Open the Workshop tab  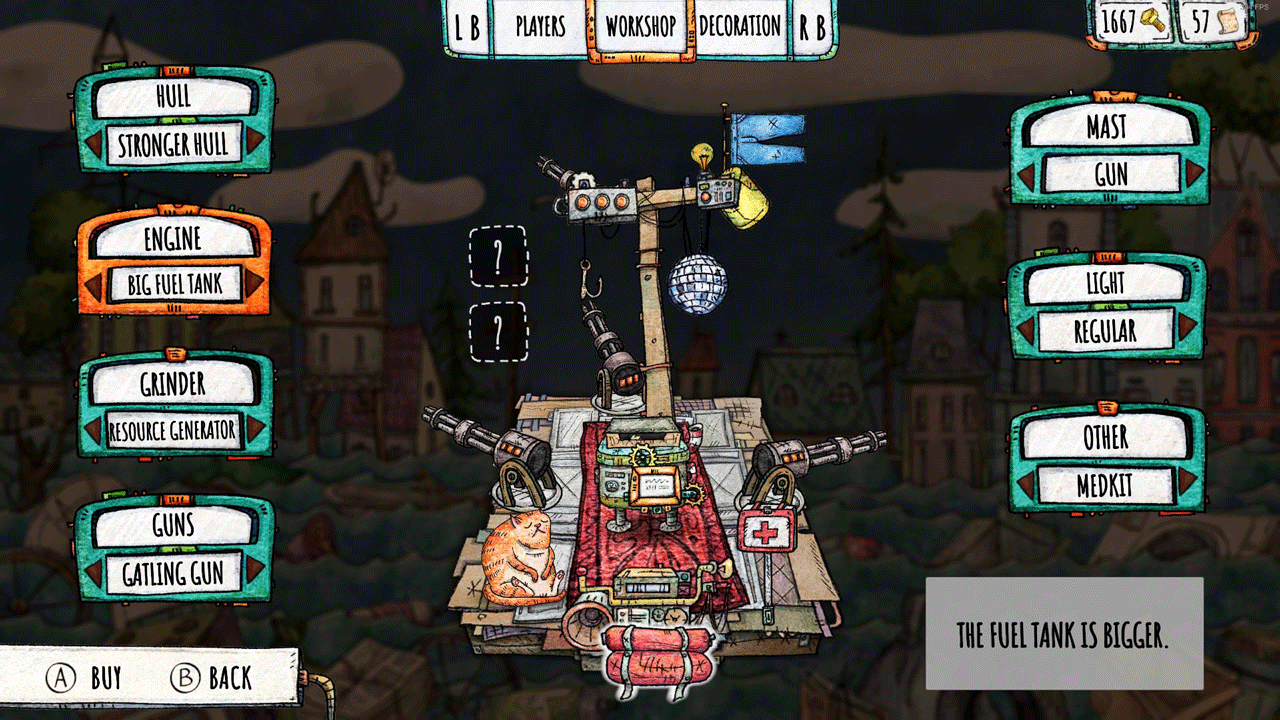click(x=640, y=27)
